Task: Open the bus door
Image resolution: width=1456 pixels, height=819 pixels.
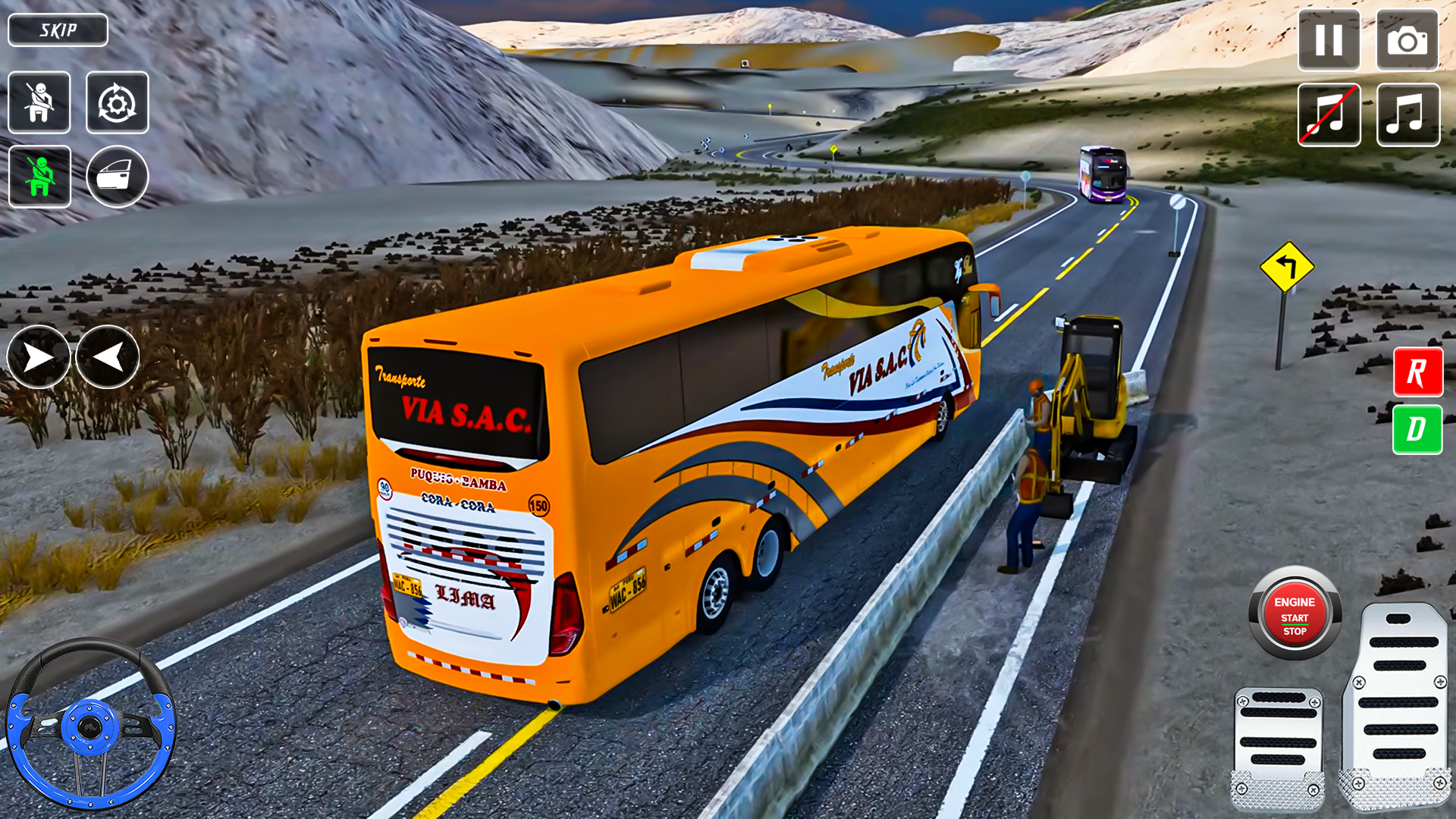Action: 118,176
